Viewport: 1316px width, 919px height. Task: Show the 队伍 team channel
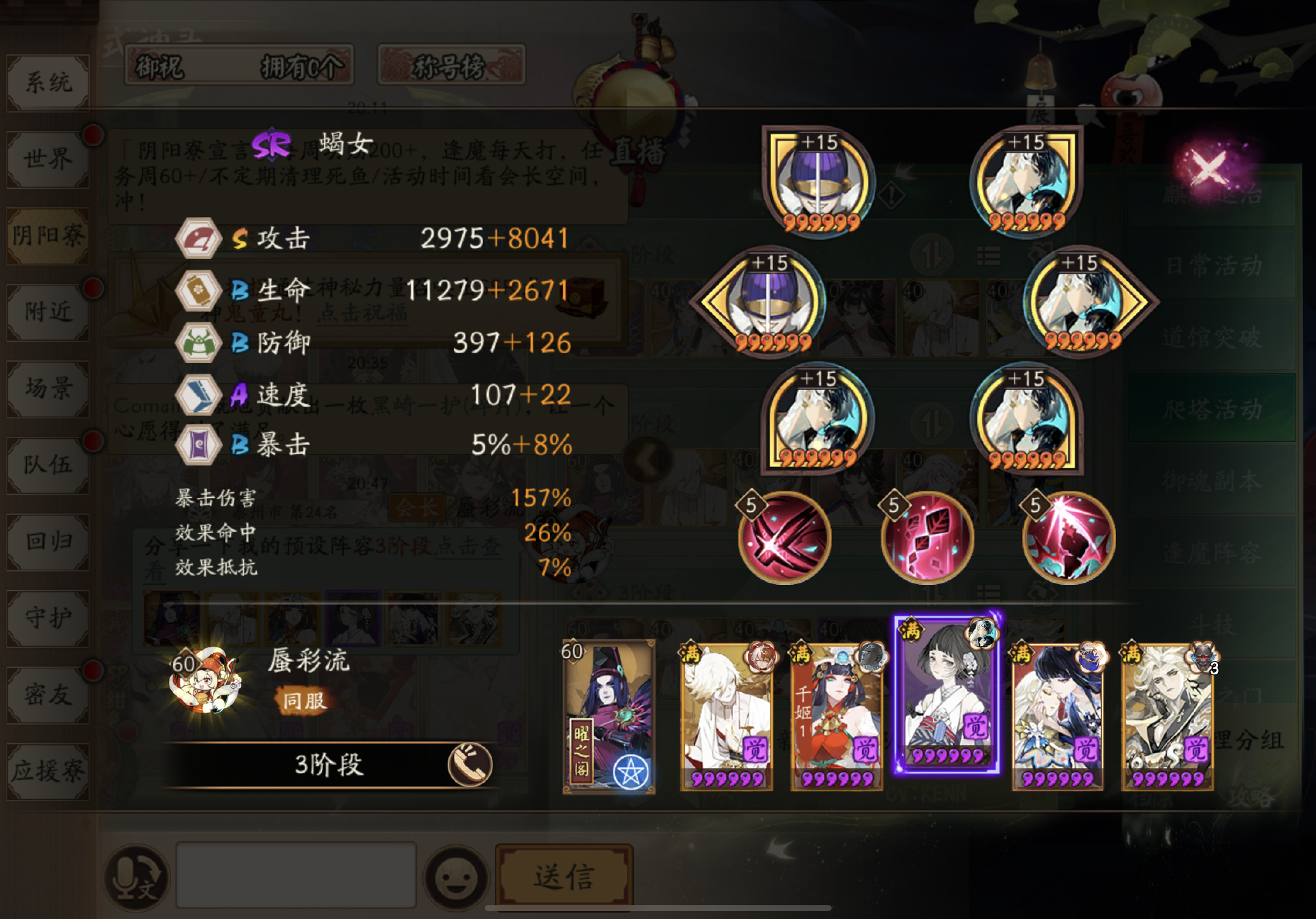click(48, 464)
